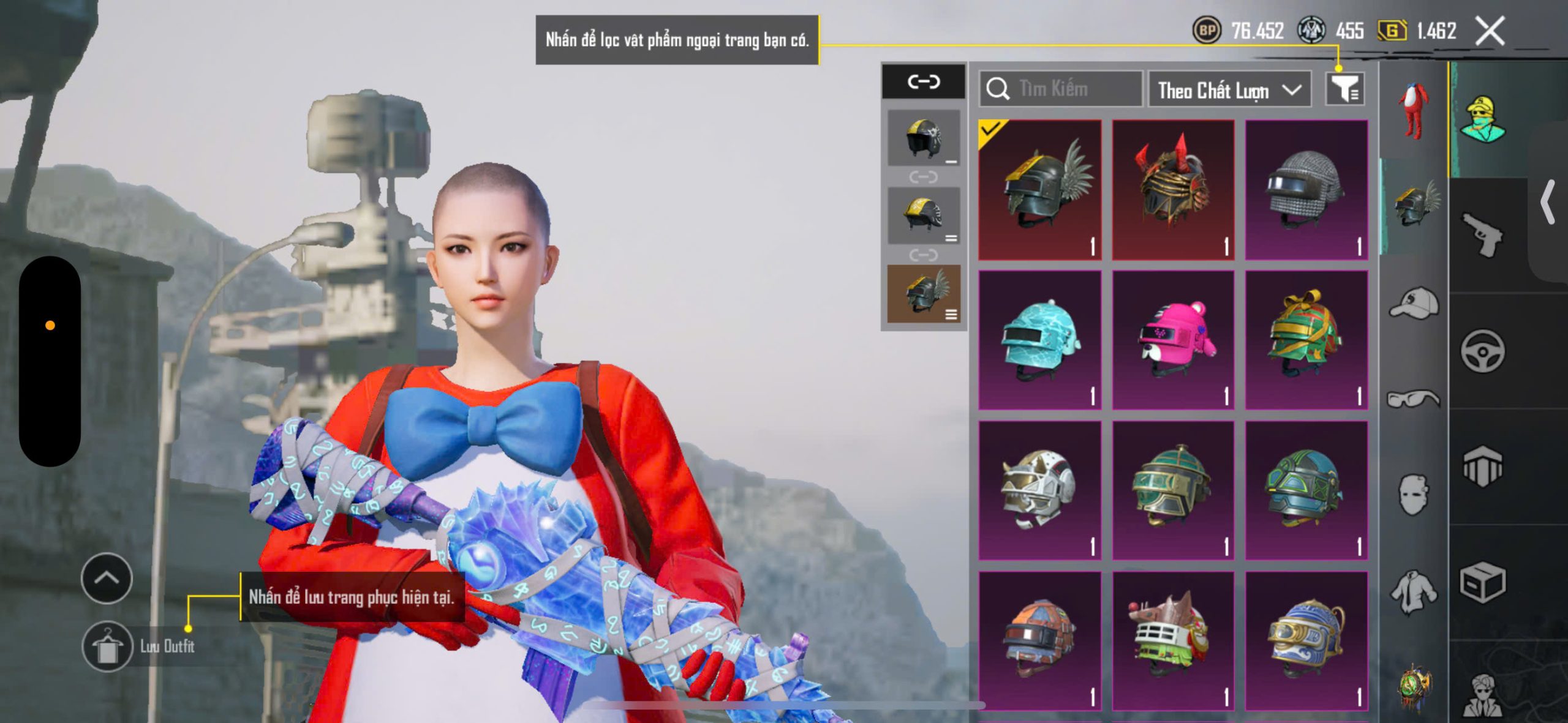
Task: Open the pistol weapon skins section
Action: (1482, 235)
